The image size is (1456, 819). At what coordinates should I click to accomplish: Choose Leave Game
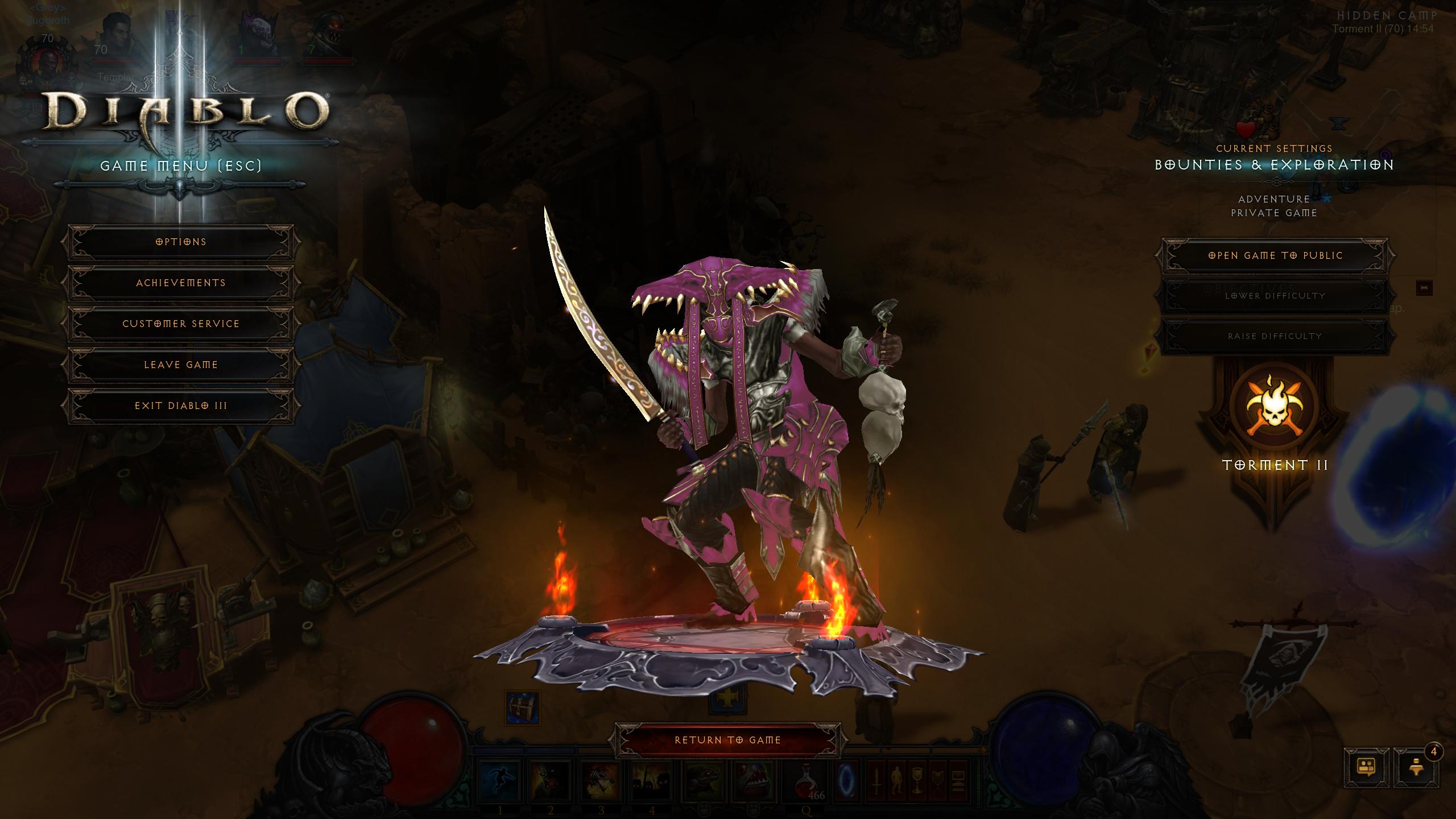coord(181,365)
